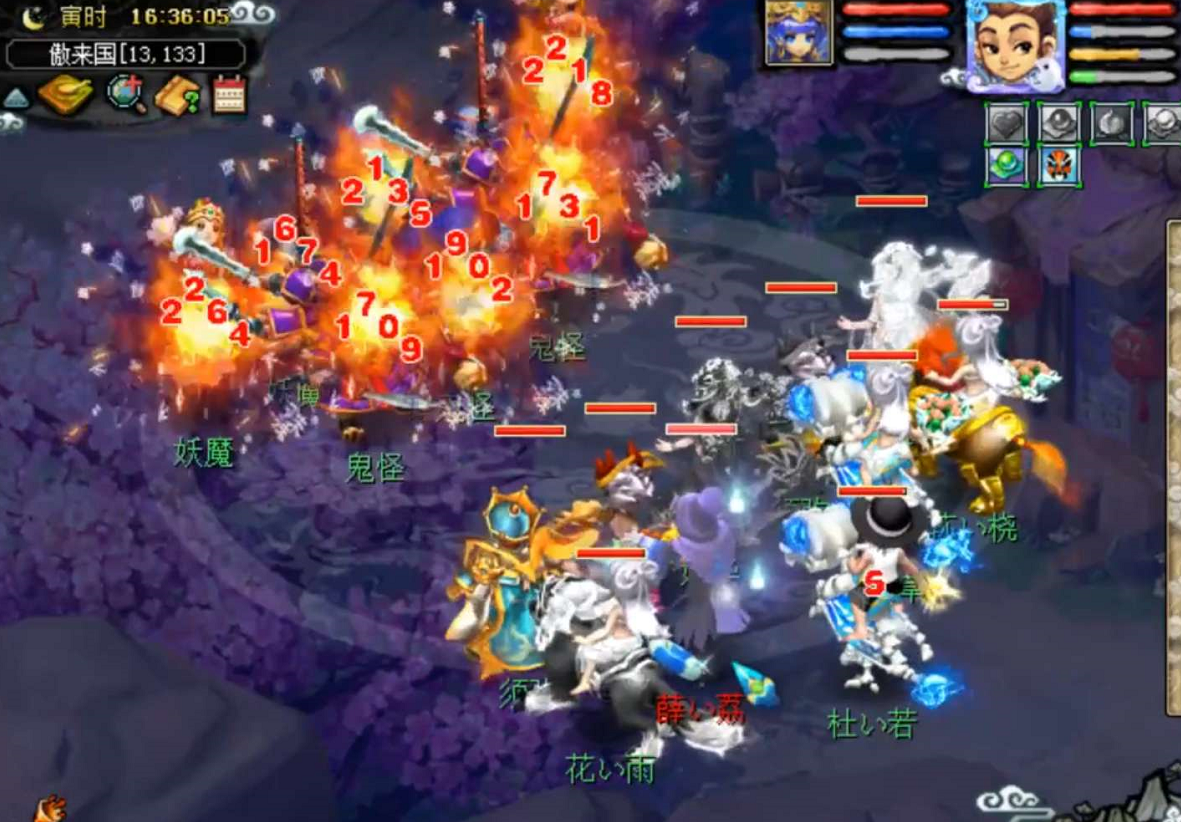Select the blue-haired pet portrait

click(x=799, y=33)
